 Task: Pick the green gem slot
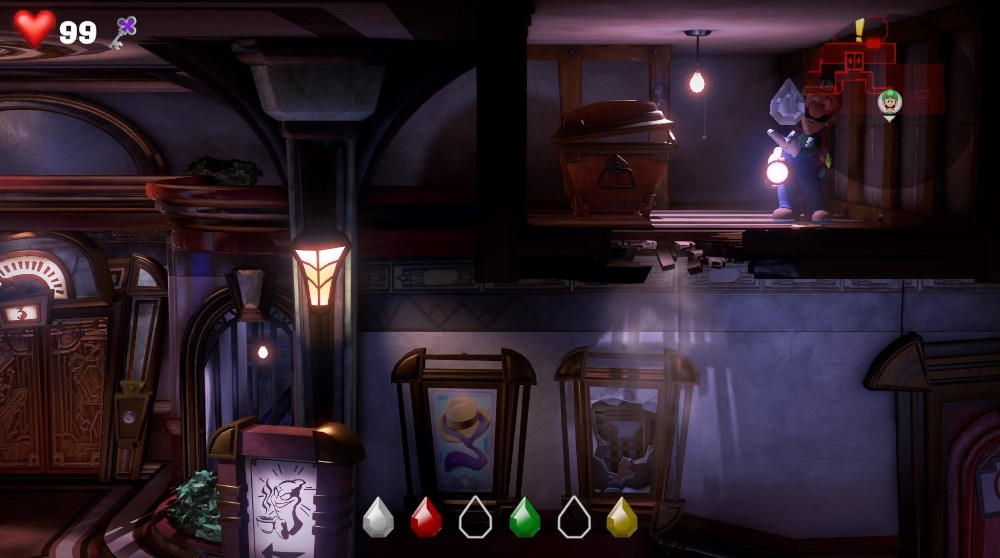tap(524, 517)
